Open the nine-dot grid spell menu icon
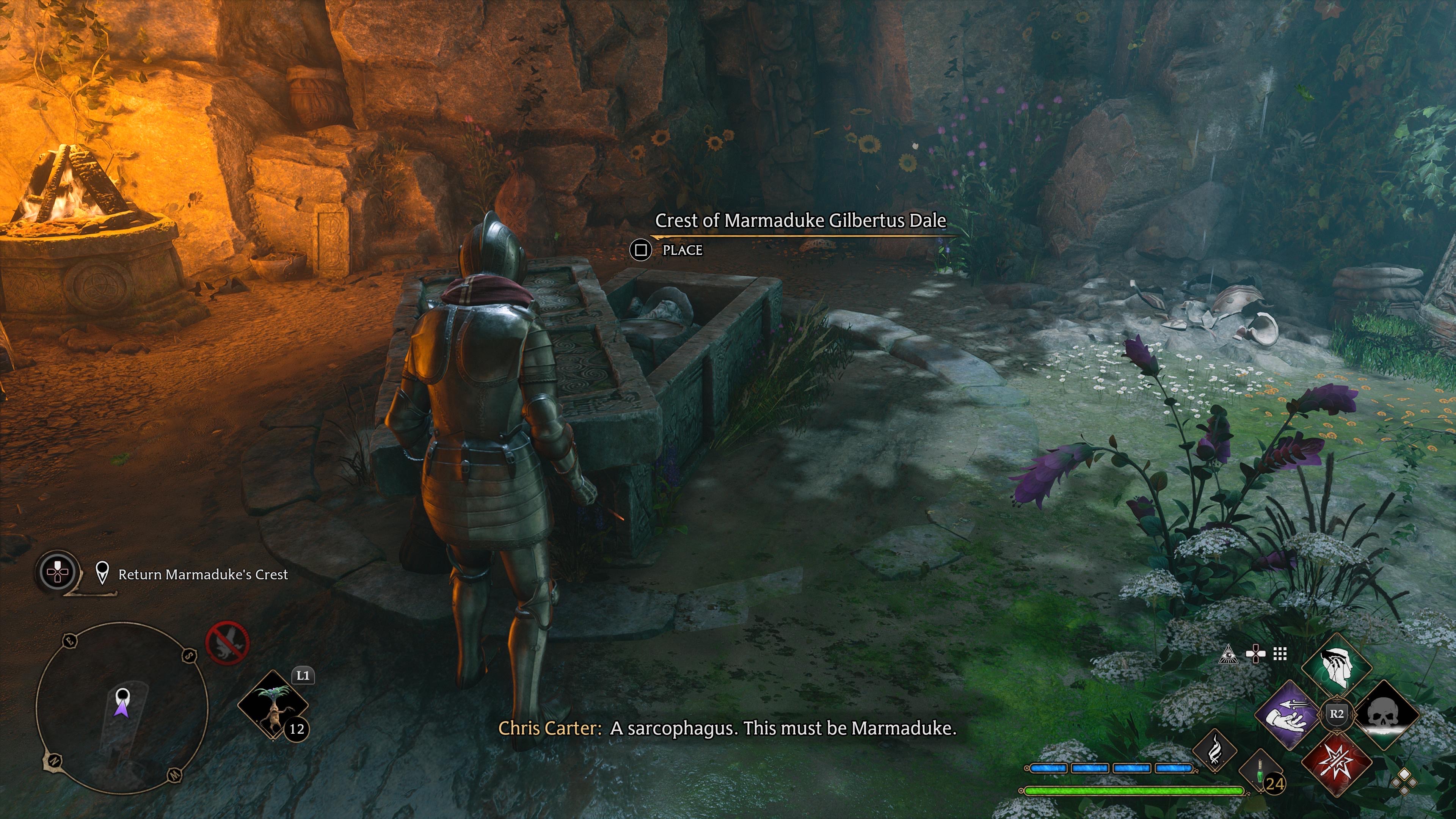 [x=1280, y=654]
